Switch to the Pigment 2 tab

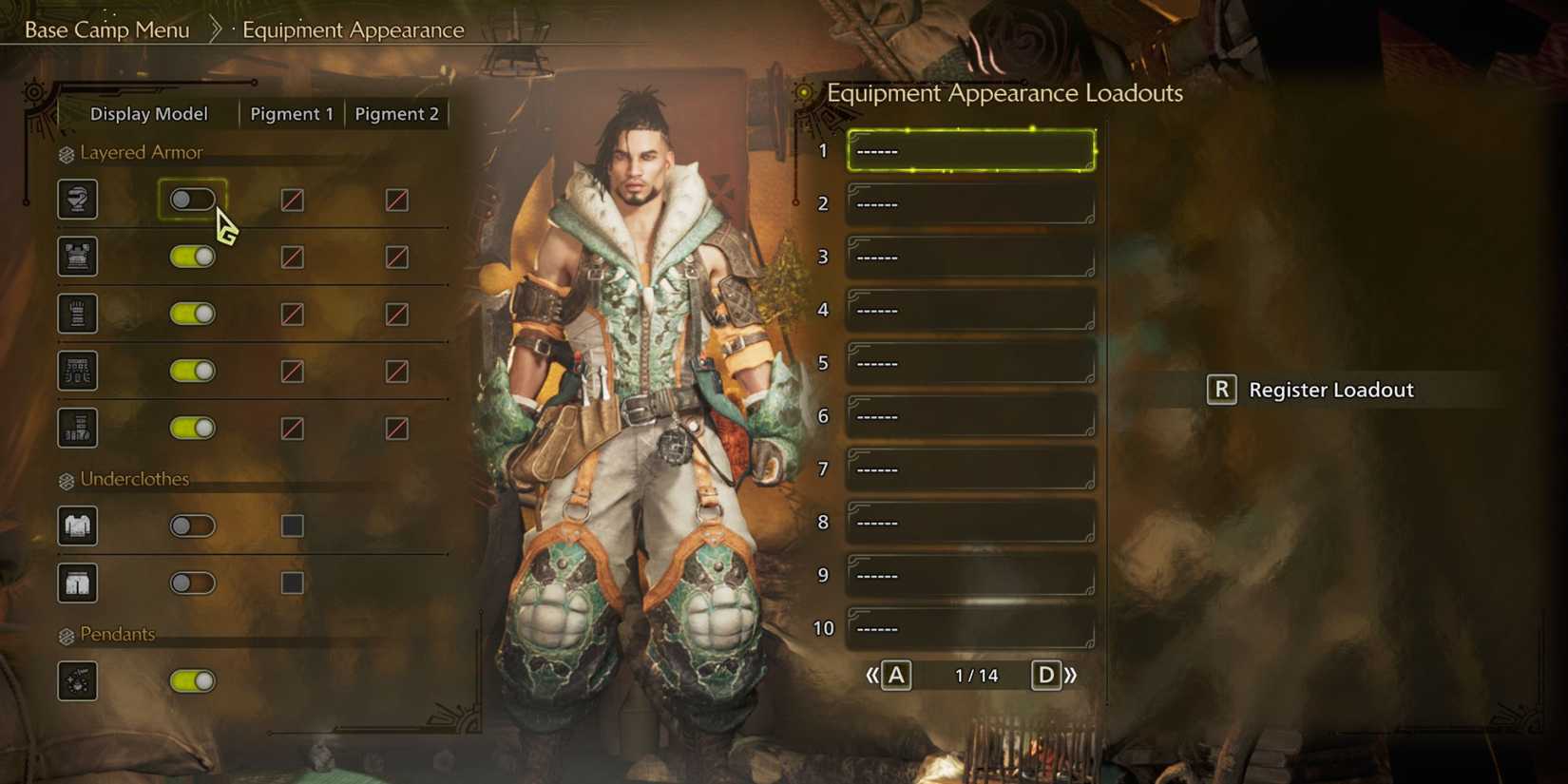[x=397, y=113]
